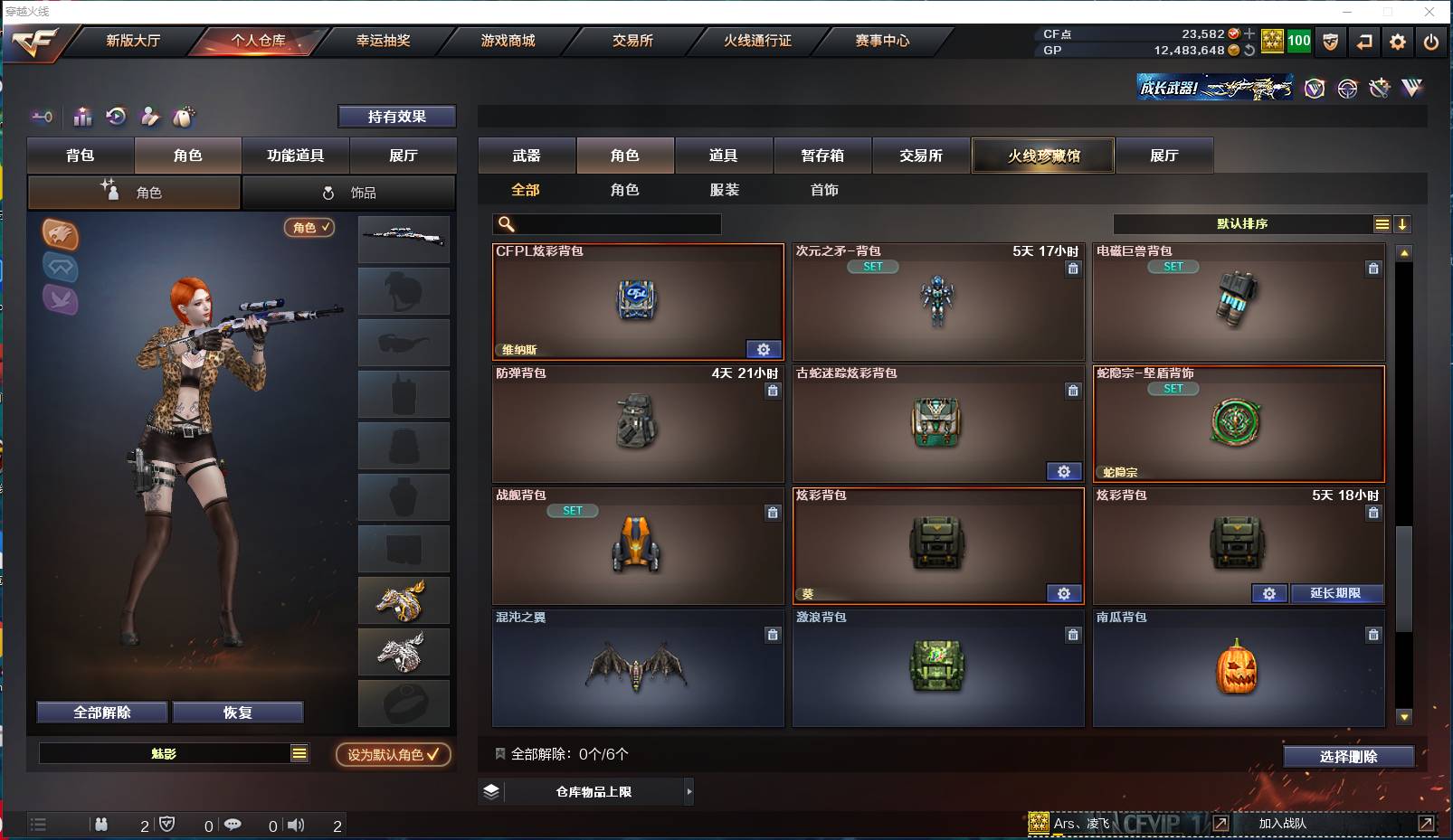Open the character edit icon near the top toolbar
Viewport: 1453px width, 840px height.
click(x=148, y=117)
